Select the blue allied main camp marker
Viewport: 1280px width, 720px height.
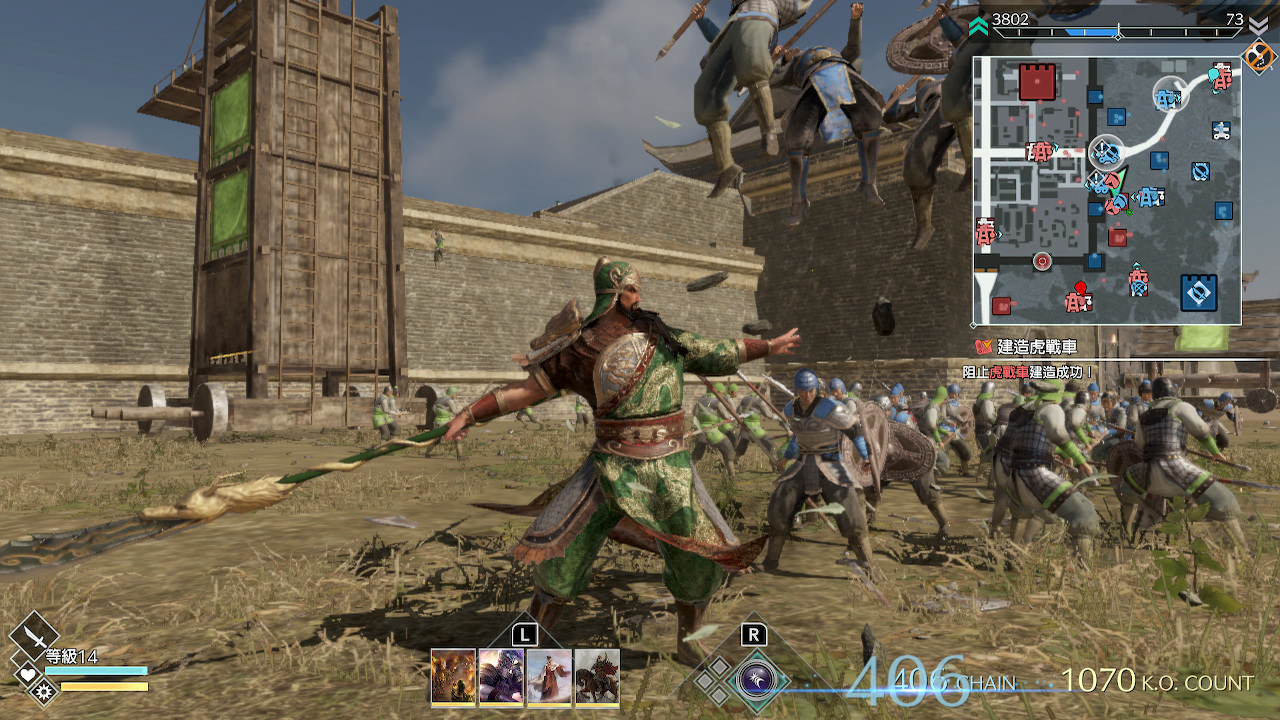[1198, 291]
